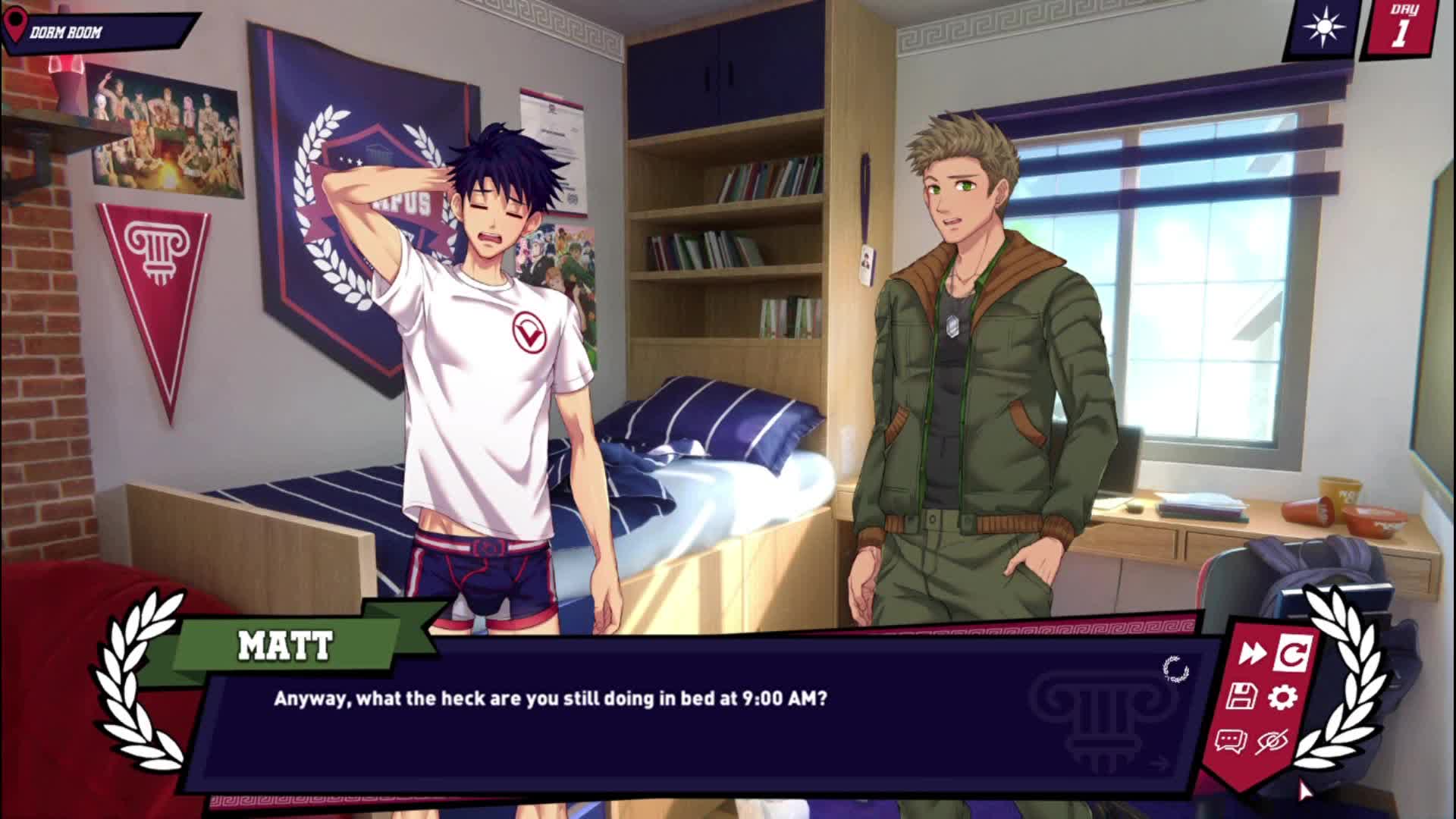Image resolution: width=1456 pixels, height=819 pixels.
Task: Activate the fast-forward skip button
Action: point(1251,653)
